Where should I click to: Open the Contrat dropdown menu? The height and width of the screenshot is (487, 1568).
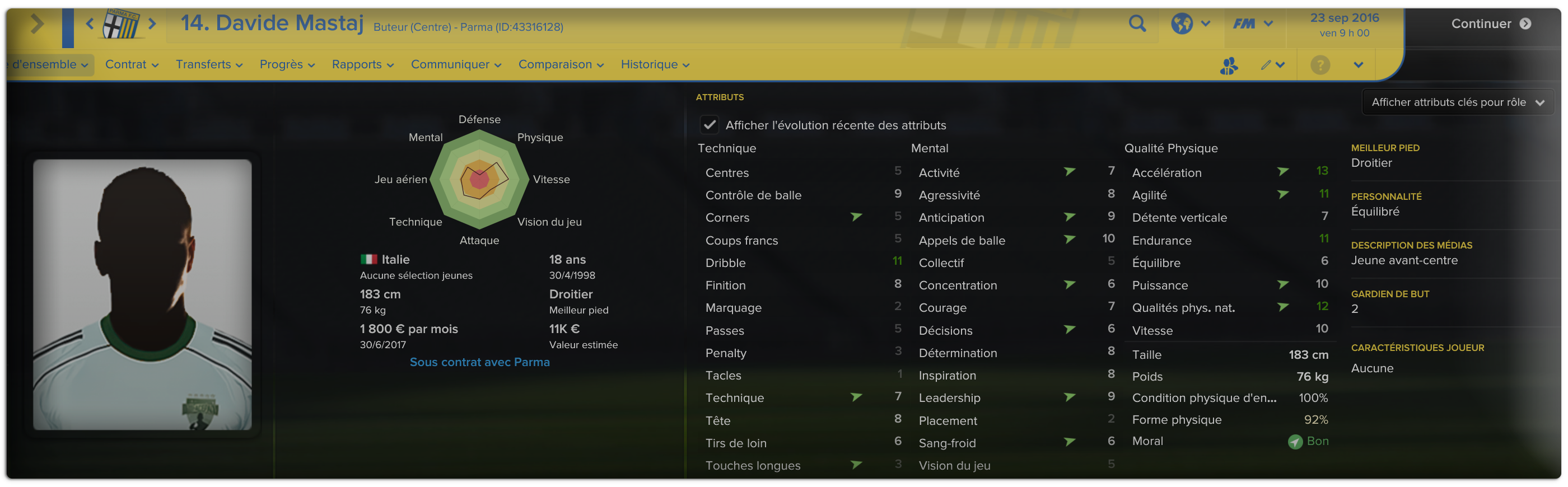(x=132, y=64)
